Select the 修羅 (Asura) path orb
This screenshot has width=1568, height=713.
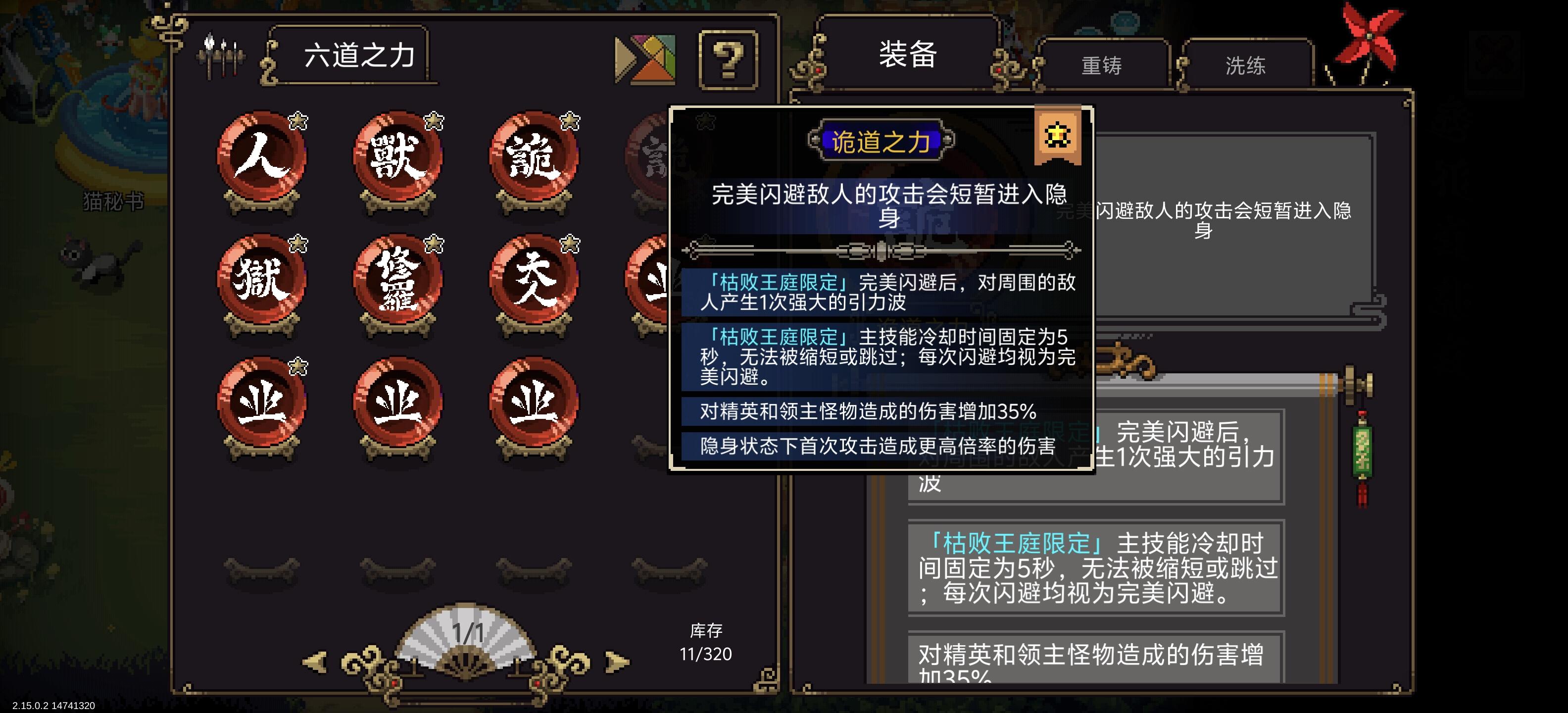tap(399, 281)
